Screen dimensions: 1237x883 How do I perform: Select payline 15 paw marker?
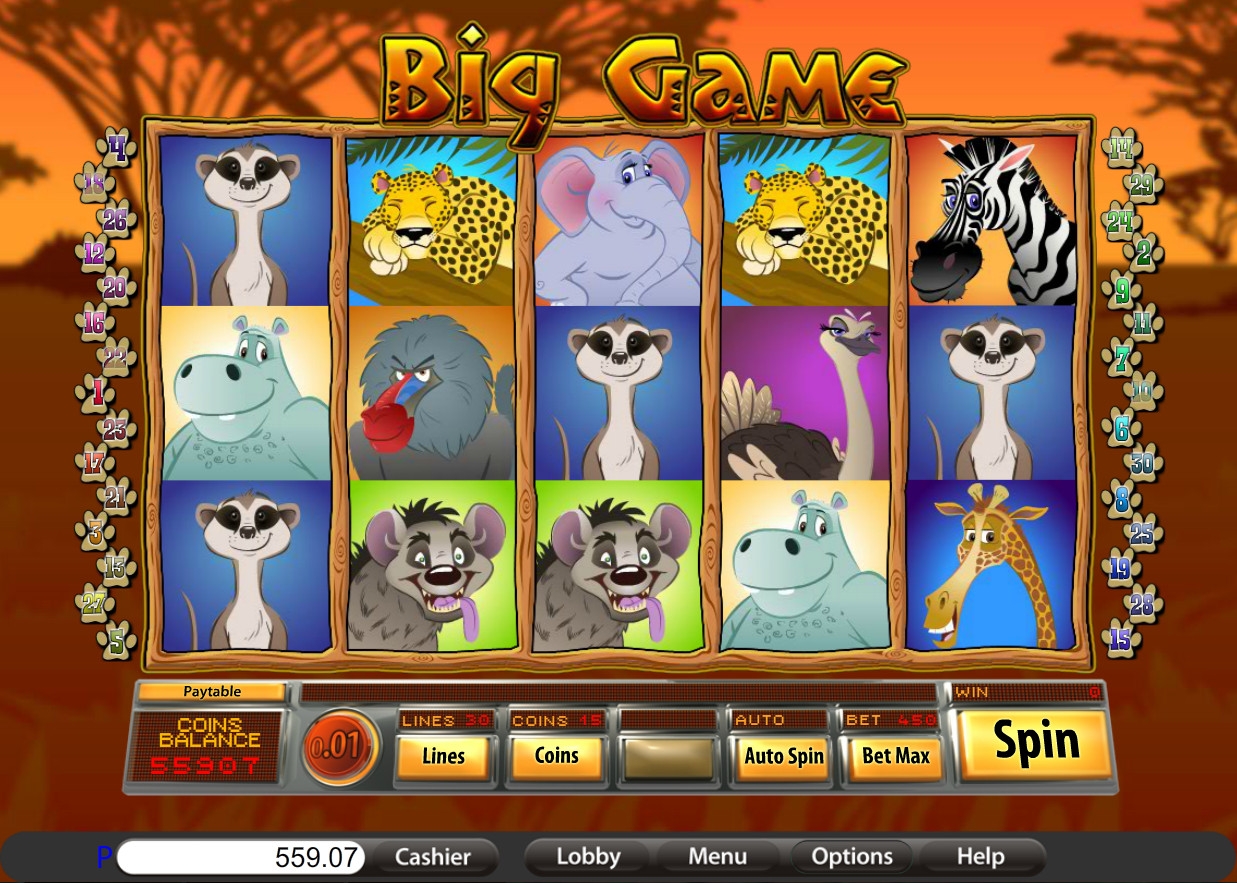pos(1120,639)
